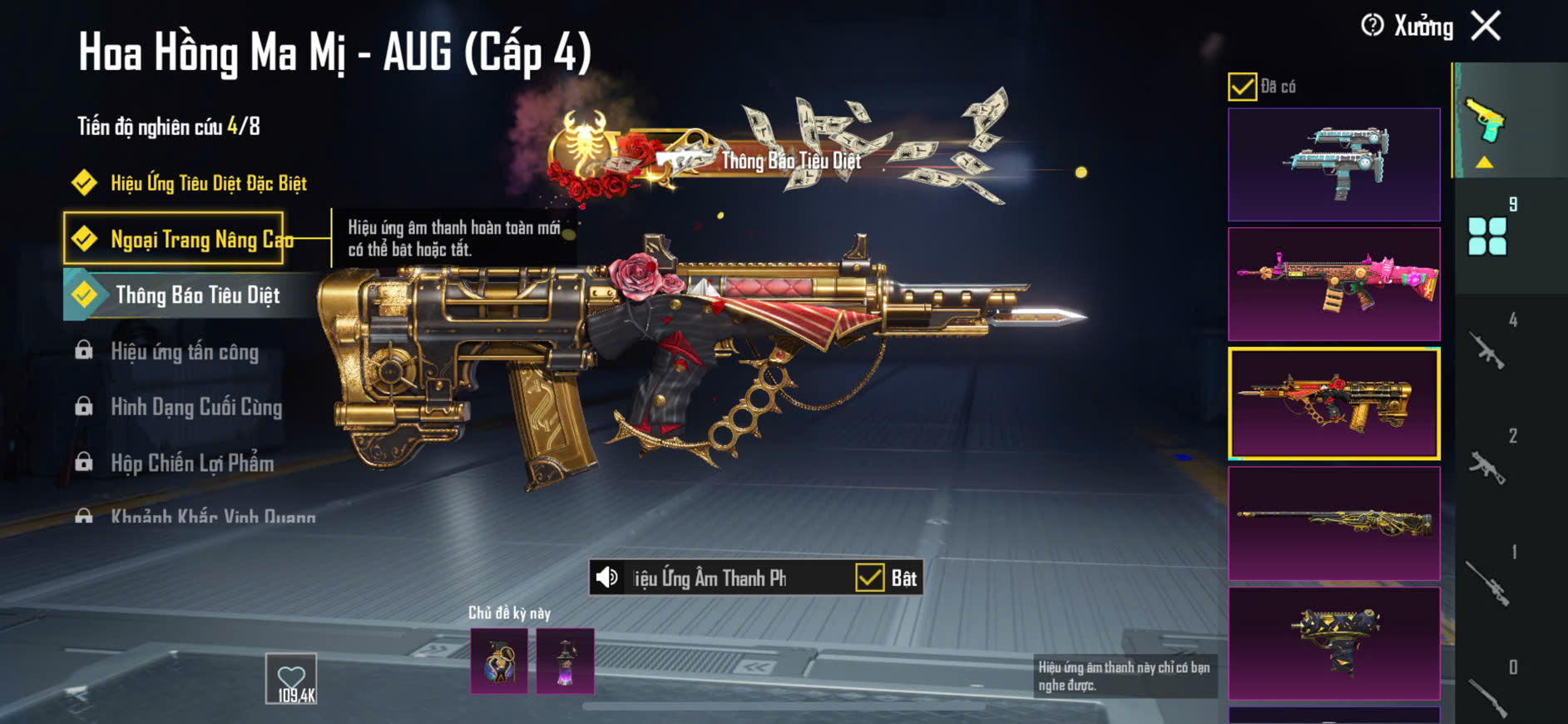1568x724 pixels.
Task: Toggle the Đã có owned filter checkbox
Action: coord(1242,87)
